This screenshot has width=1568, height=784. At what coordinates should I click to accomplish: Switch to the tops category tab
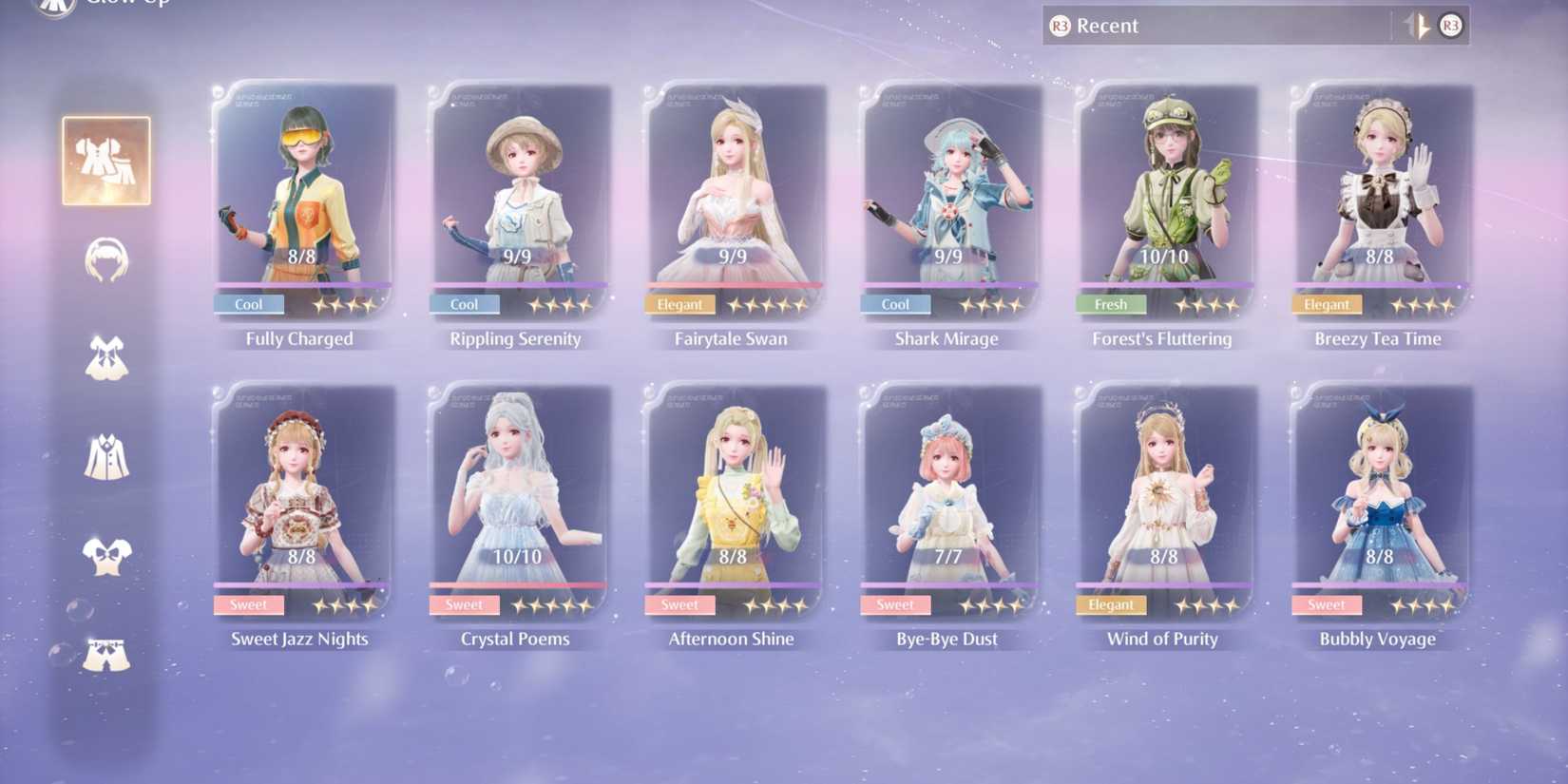coord(106,556)
